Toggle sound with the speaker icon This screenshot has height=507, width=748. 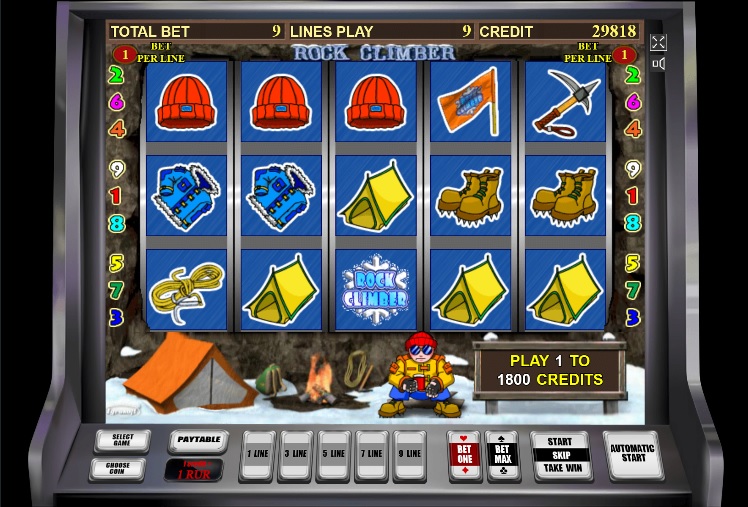point(658,64)
